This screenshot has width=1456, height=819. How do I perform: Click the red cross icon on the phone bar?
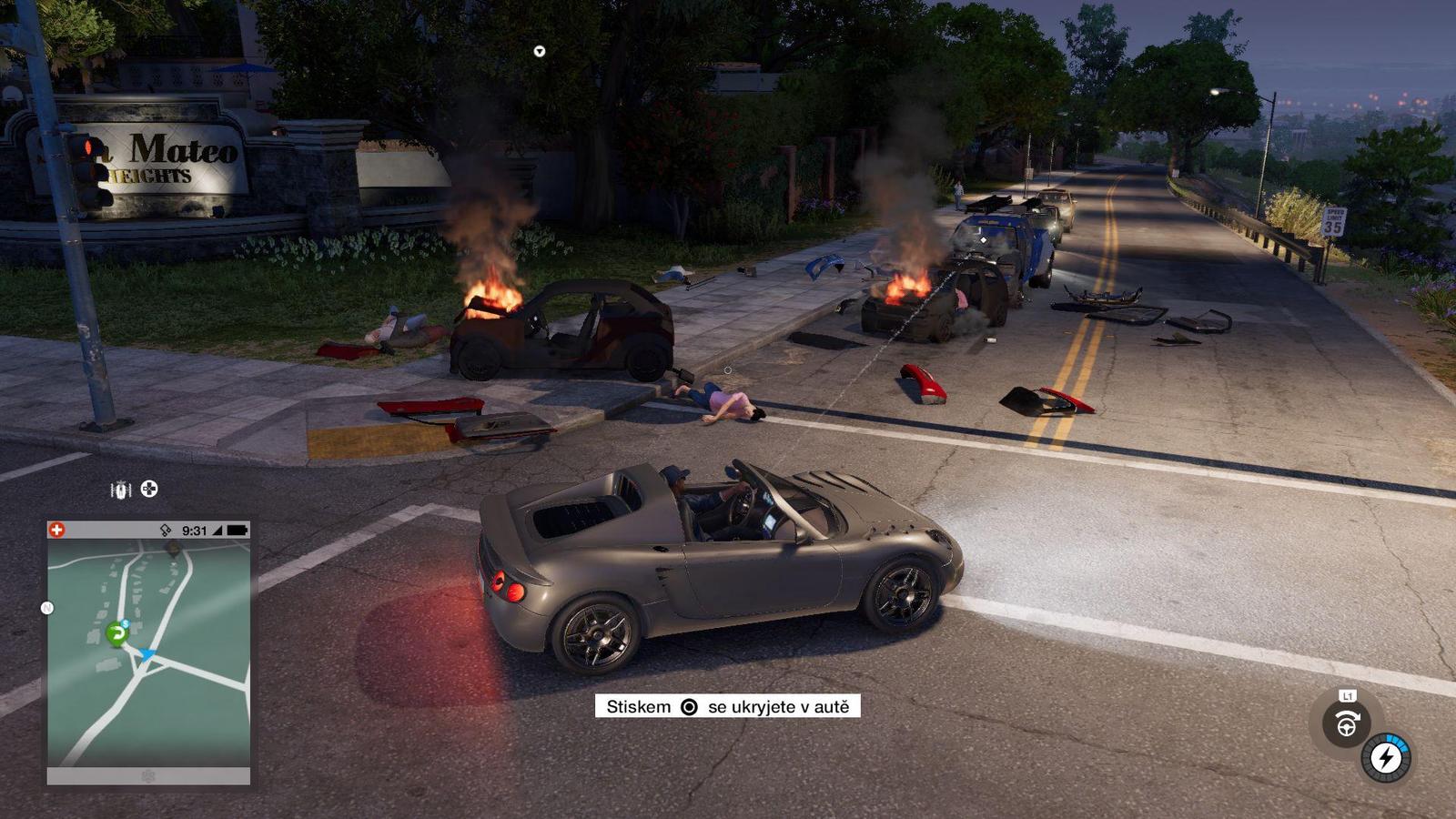(x=57, y=530)
